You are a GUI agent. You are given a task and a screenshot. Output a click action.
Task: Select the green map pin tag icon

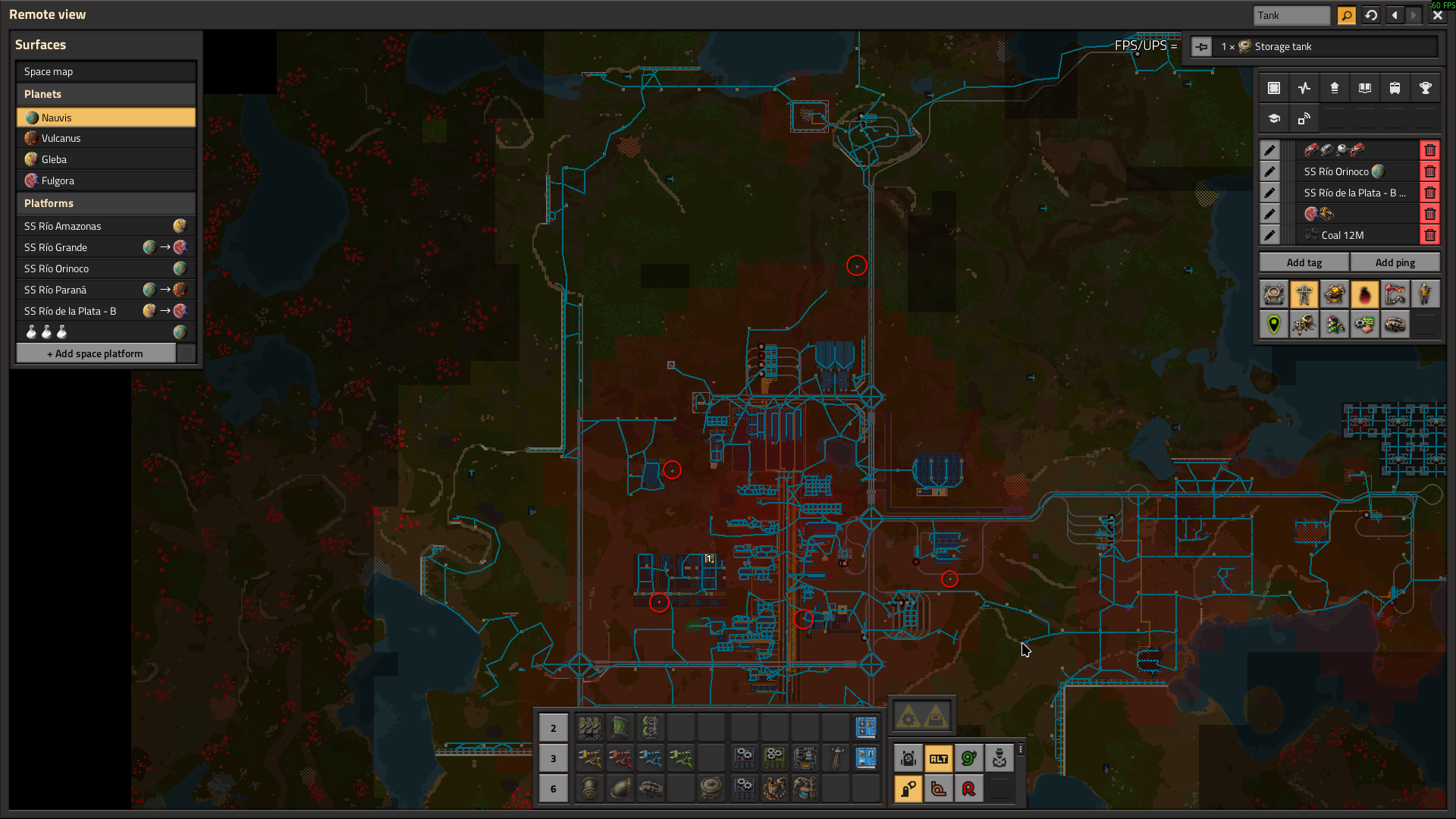(x=1274, y=324)
